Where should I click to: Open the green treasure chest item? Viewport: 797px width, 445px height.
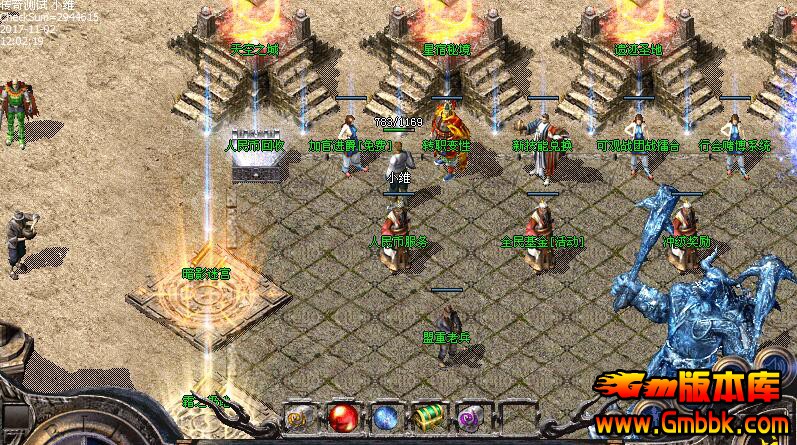click(431, 417)
